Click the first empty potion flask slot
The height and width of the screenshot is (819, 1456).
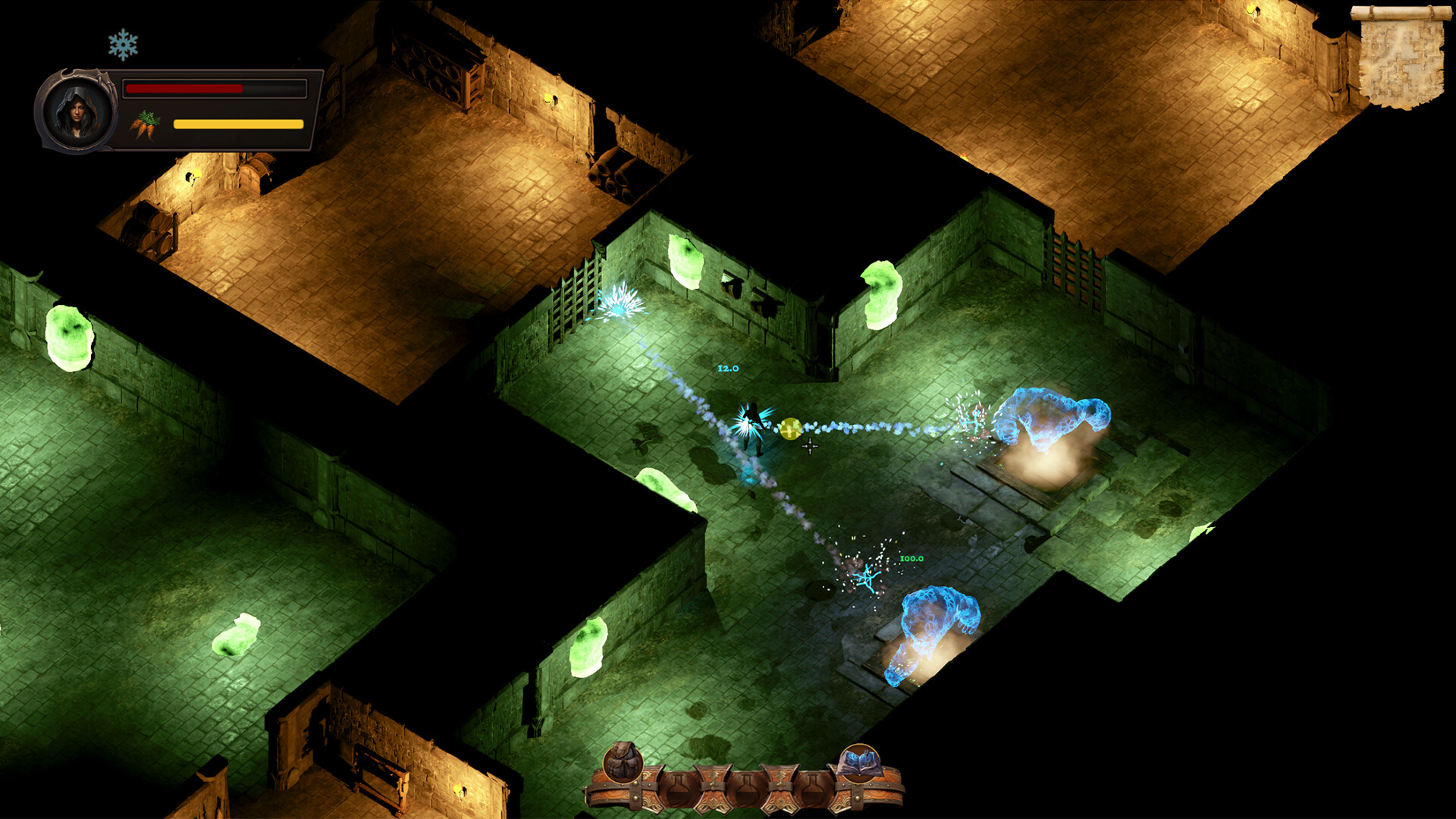click(x=676, y=789)
